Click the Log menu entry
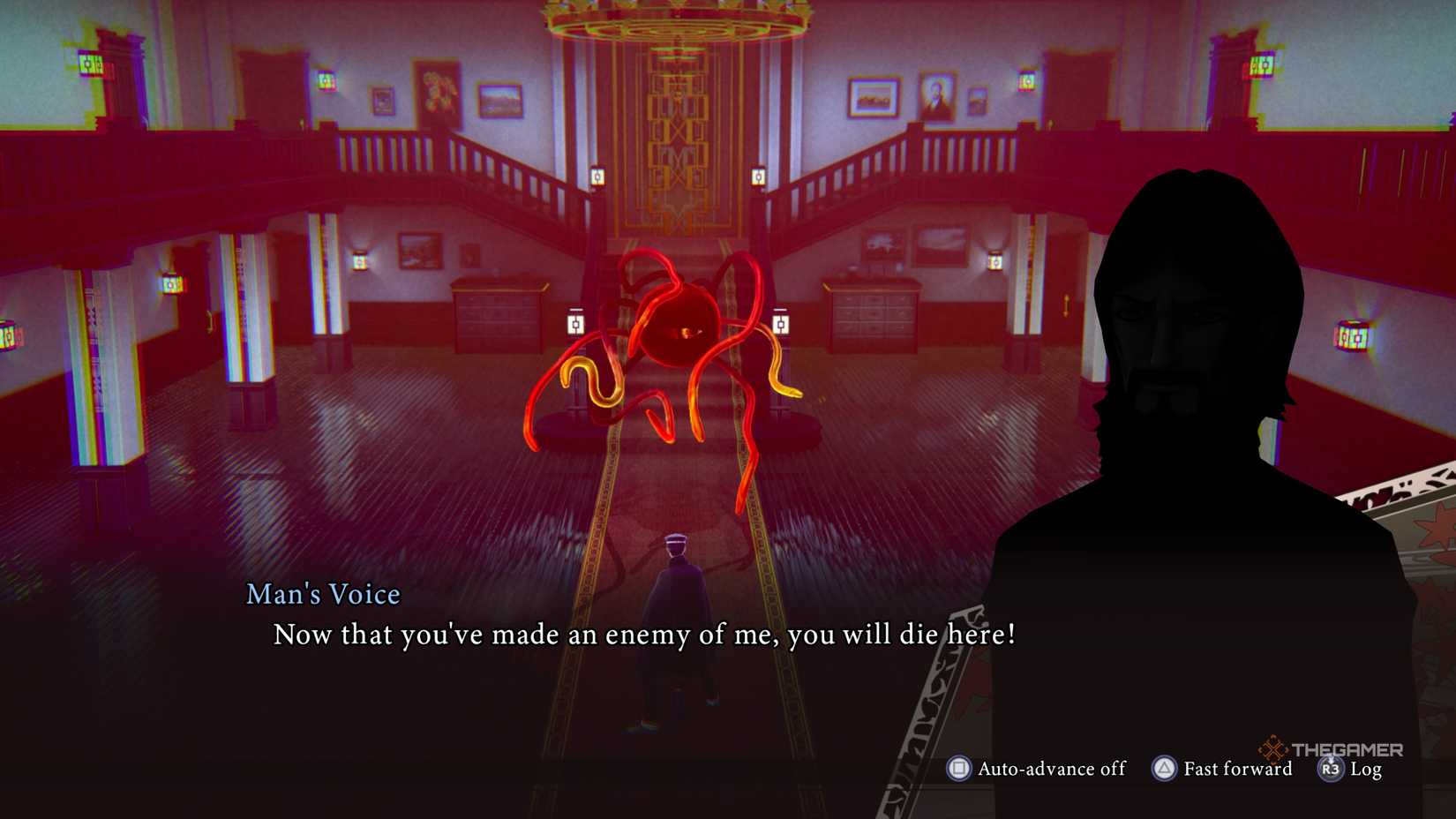 click(1366, 770)
